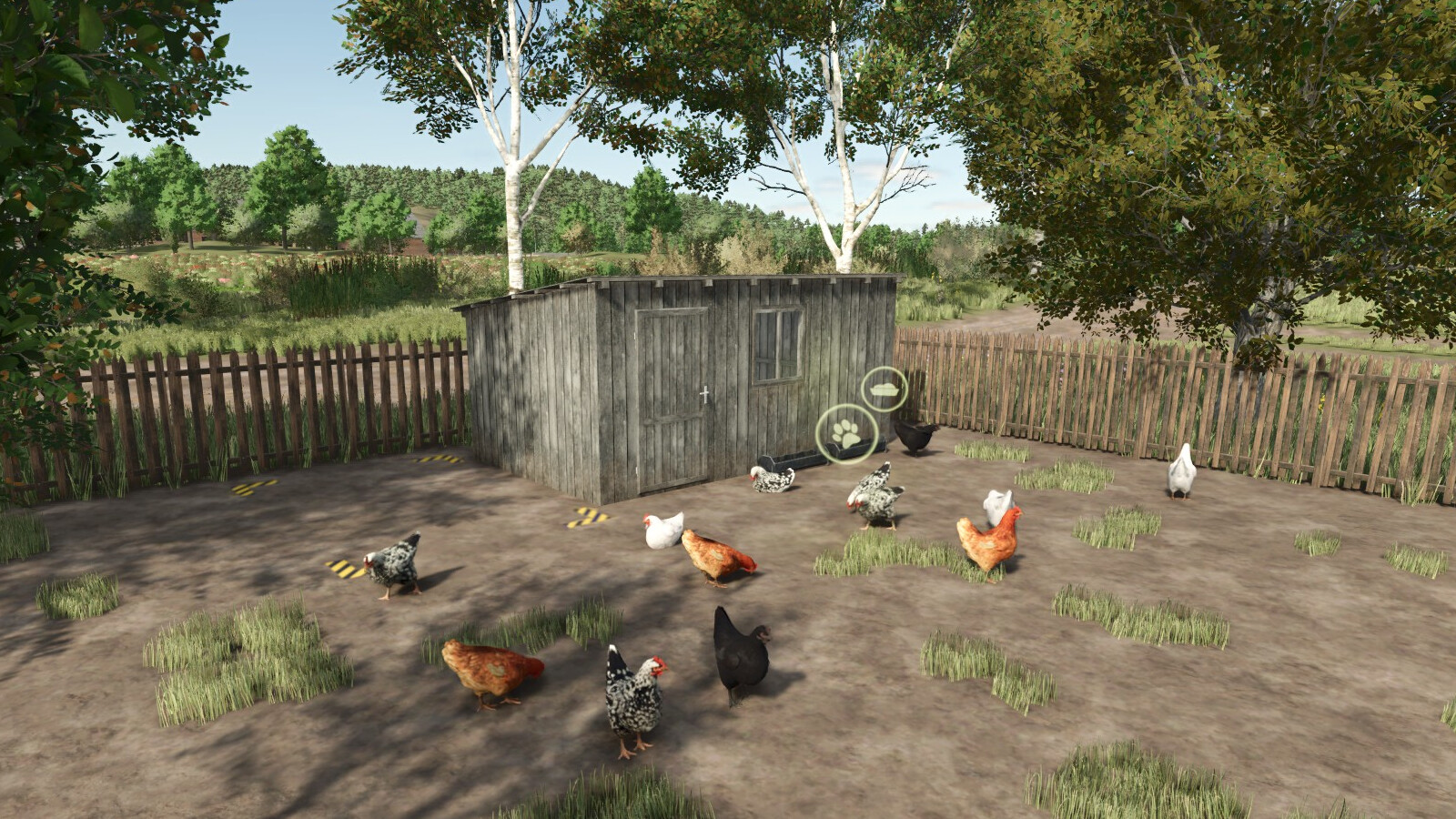The width and height of the screenshot is (1456, 819).
Task: Select the black chicken near the fence
Action: (x=915, y=437)
